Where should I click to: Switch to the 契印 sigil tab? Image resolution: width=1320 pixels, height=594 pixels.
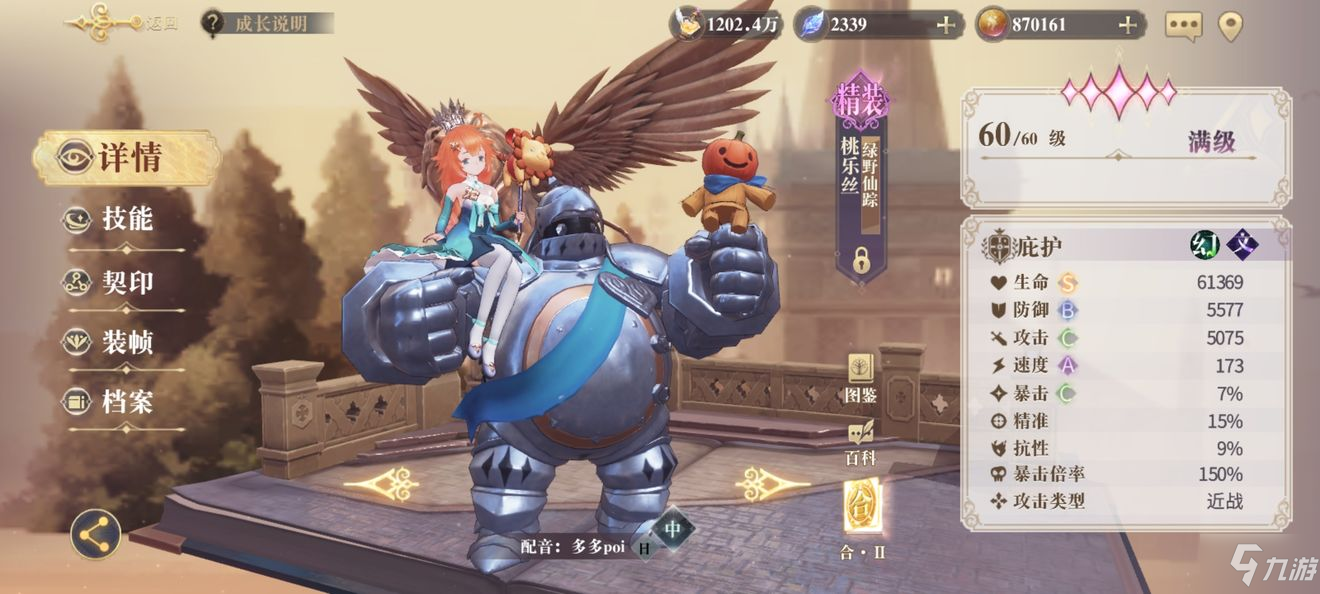pos(126,282)
